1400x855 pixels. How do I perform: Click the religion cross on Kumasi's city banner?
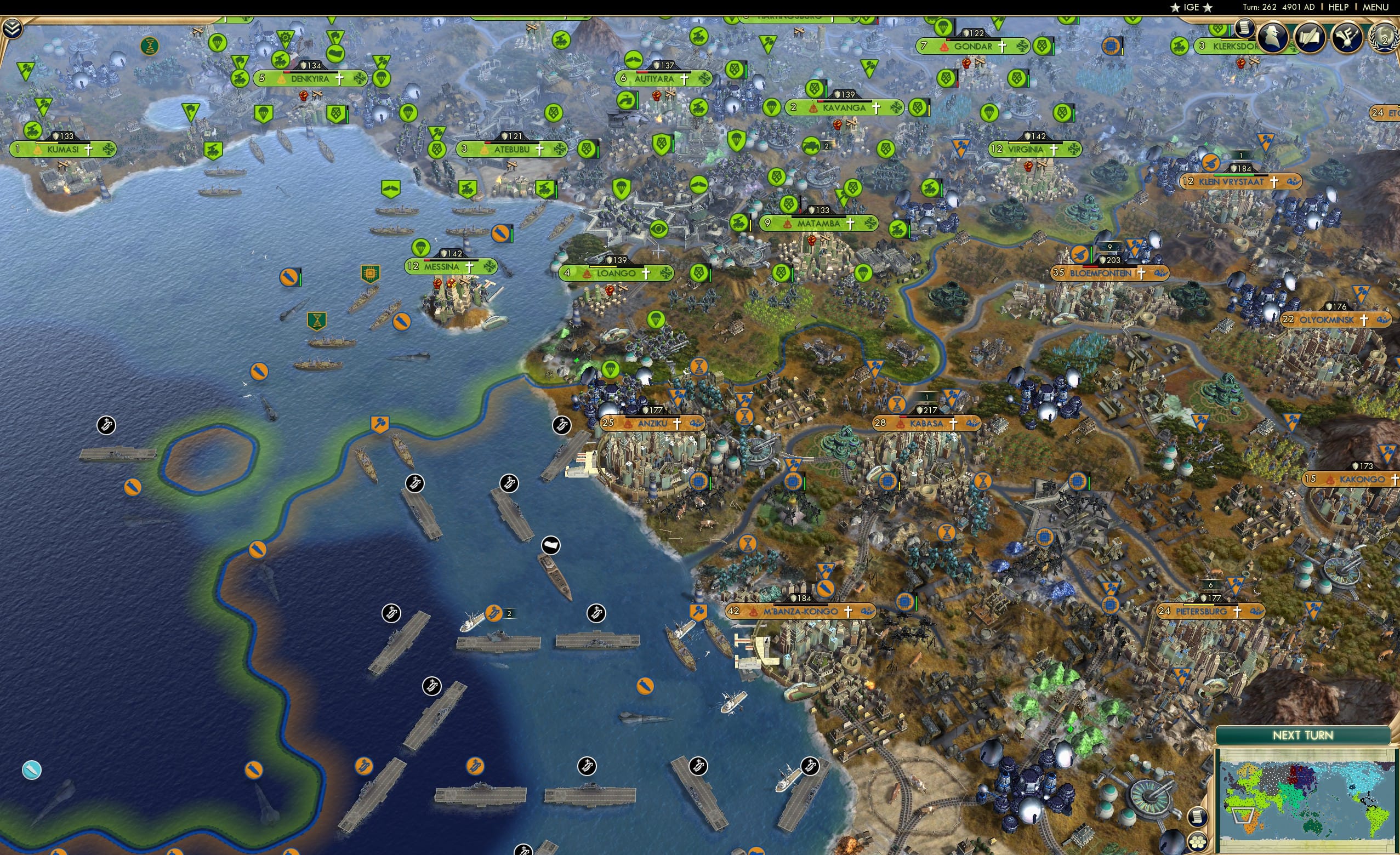[89, 150]
